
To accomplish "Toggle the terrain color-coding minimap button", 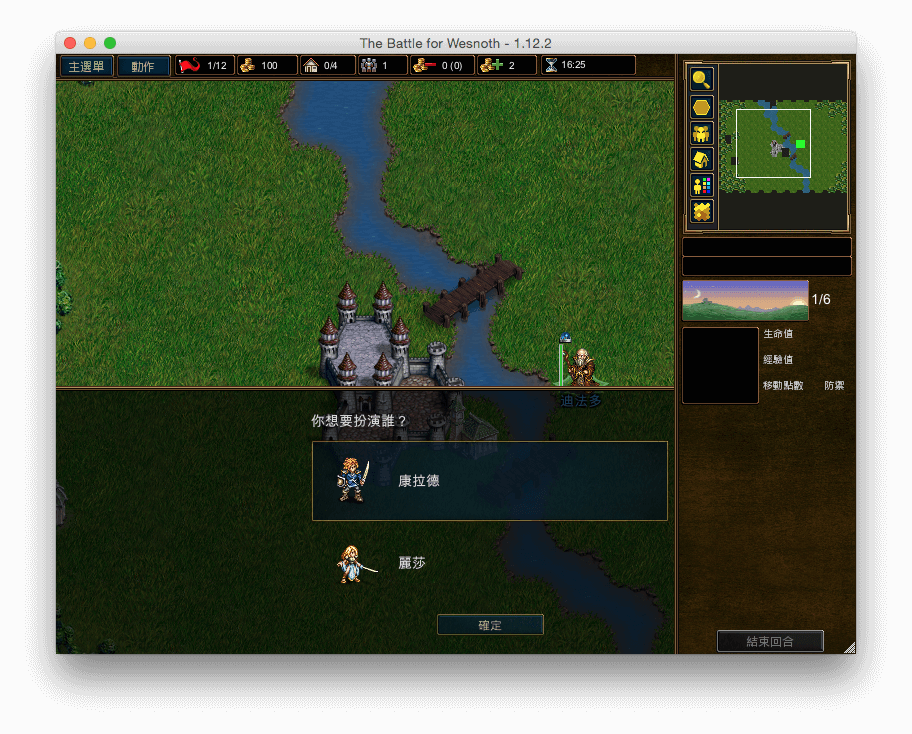I will tap(702, 211).
